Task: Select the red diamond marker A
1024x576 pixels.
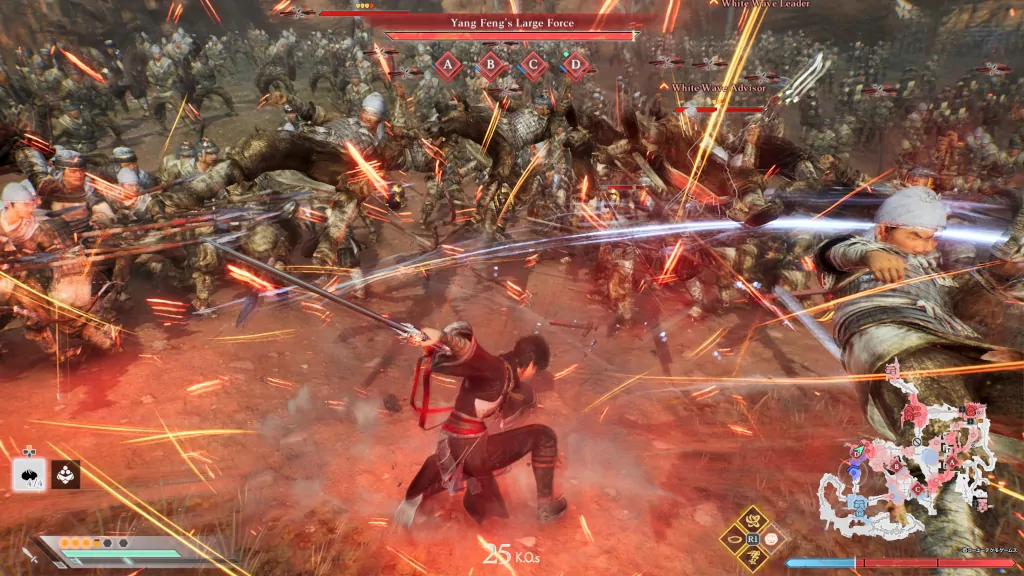Action: pyautogui.click(x=448, y=66)
